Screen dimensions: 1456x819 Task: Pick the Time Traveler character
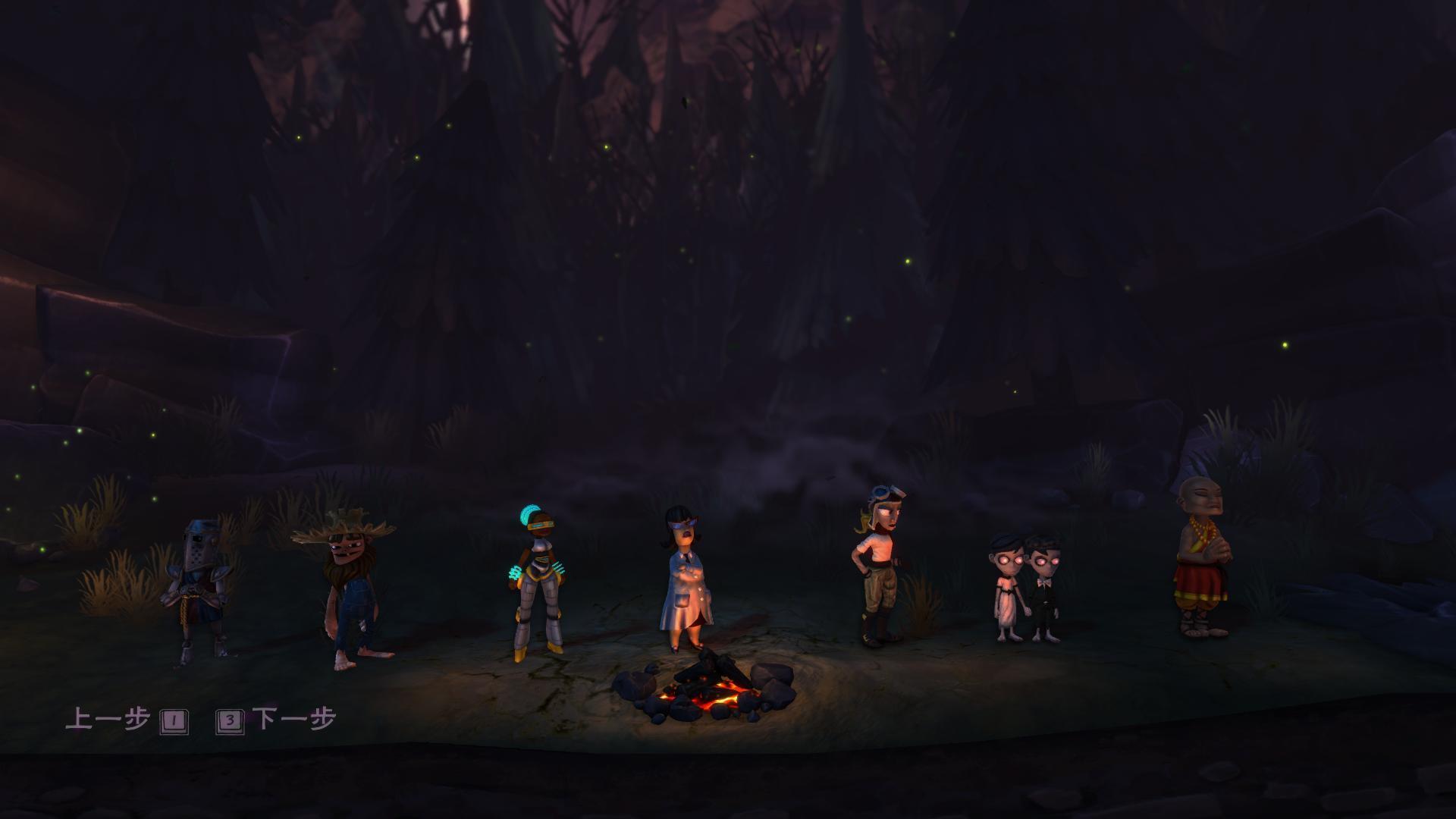pos(538,580)
